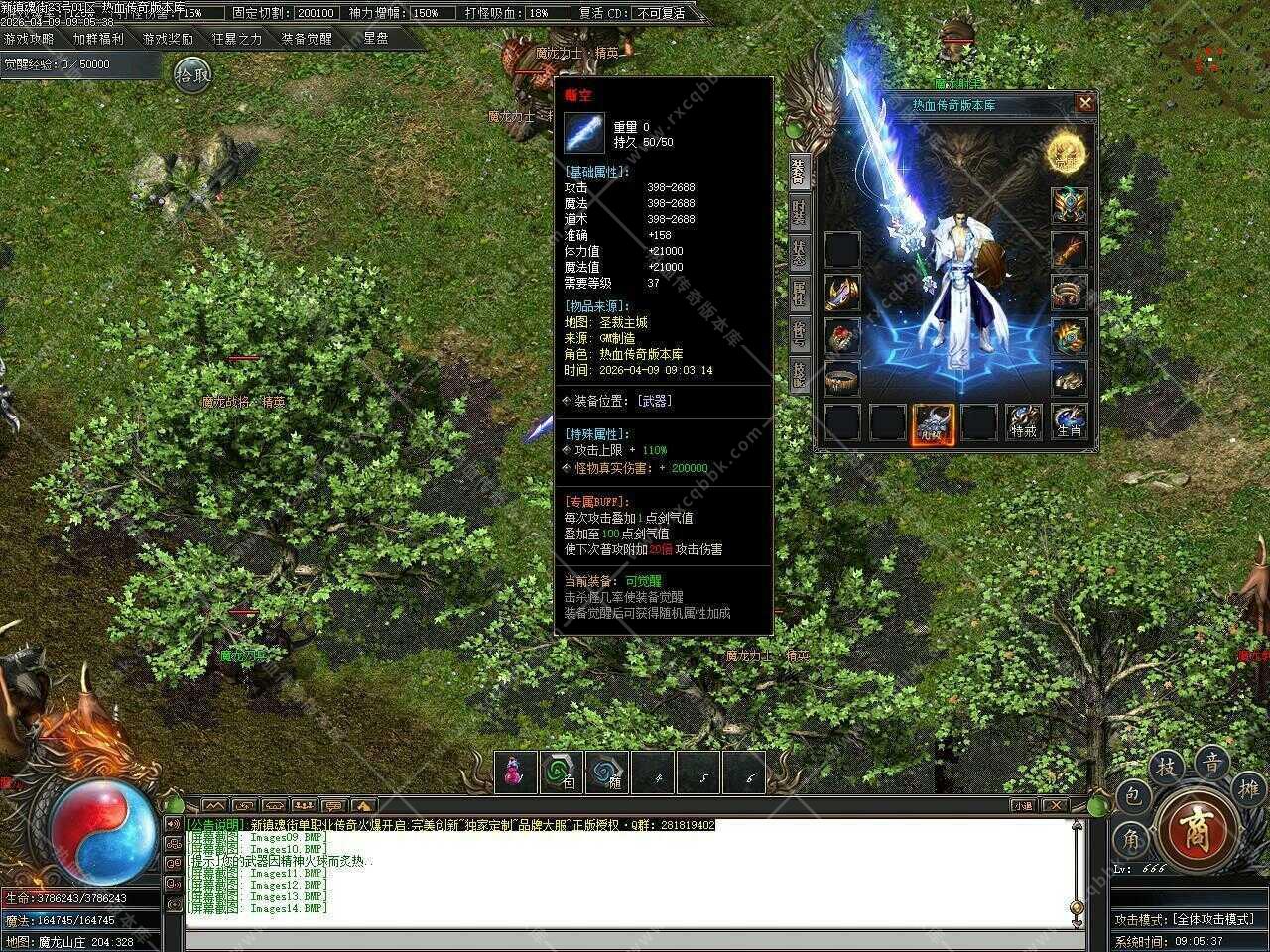The width and height of the screenshot is (1270, 952).
Task: Open the 星盘 star chart menu
Action: pyautogui.click(x=376, y=39)
